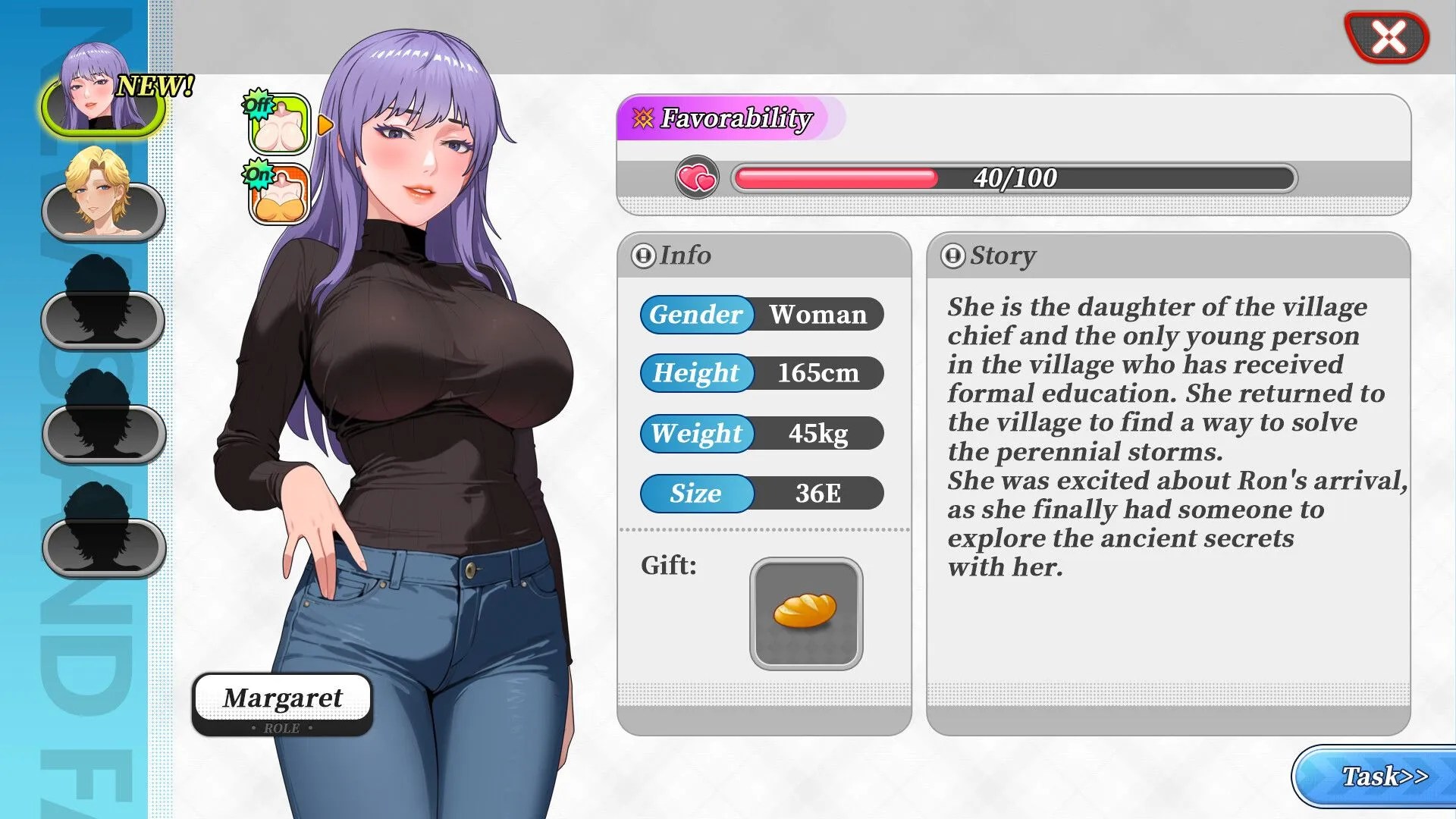1456x819 pixels.
Task: Disable the orange outfit marked On
Action: pyautogui.click(x=278, y=195)
